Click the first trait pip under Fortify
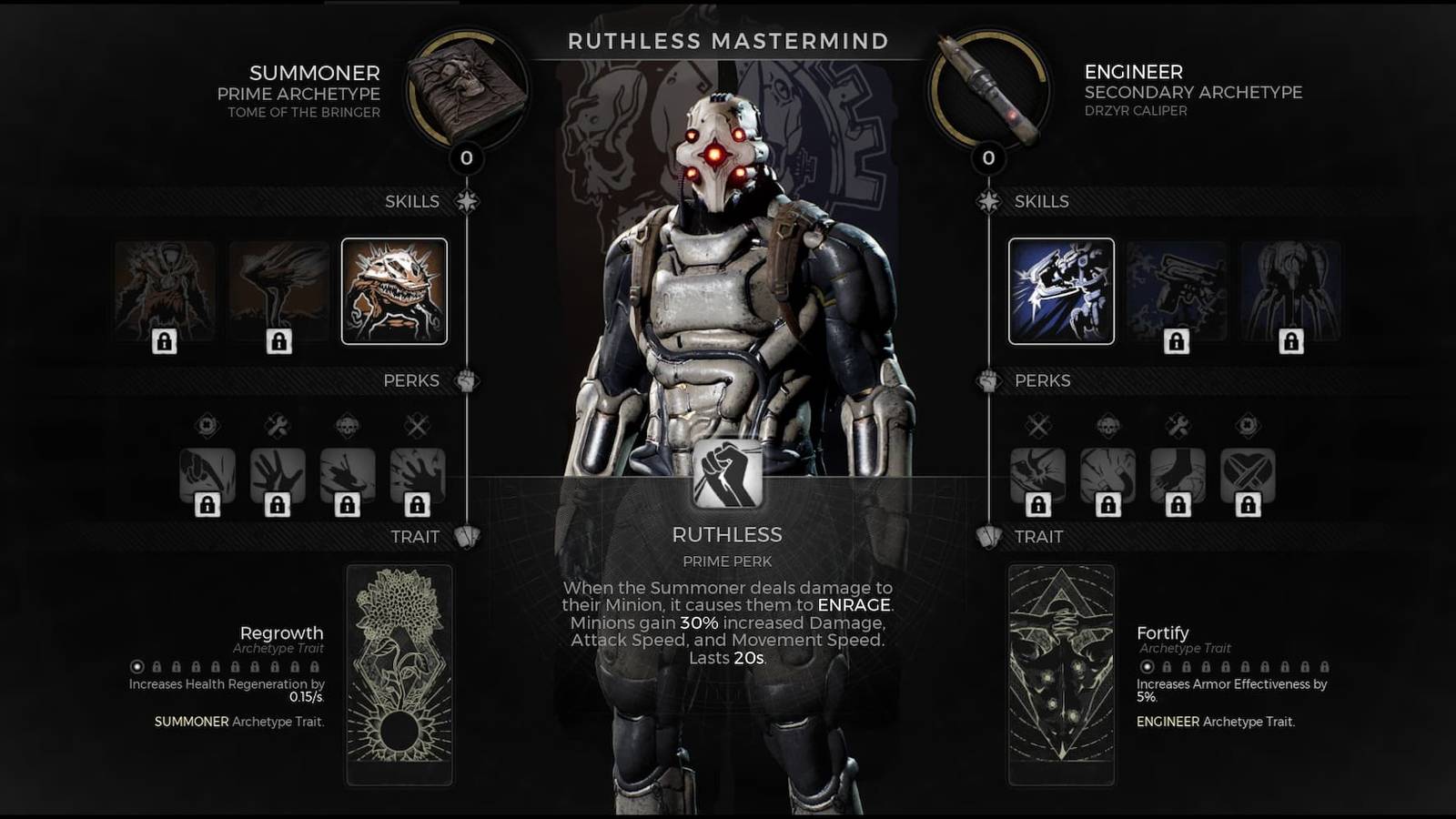Screen dimensions: 1456x819 tap(1146, 666)
